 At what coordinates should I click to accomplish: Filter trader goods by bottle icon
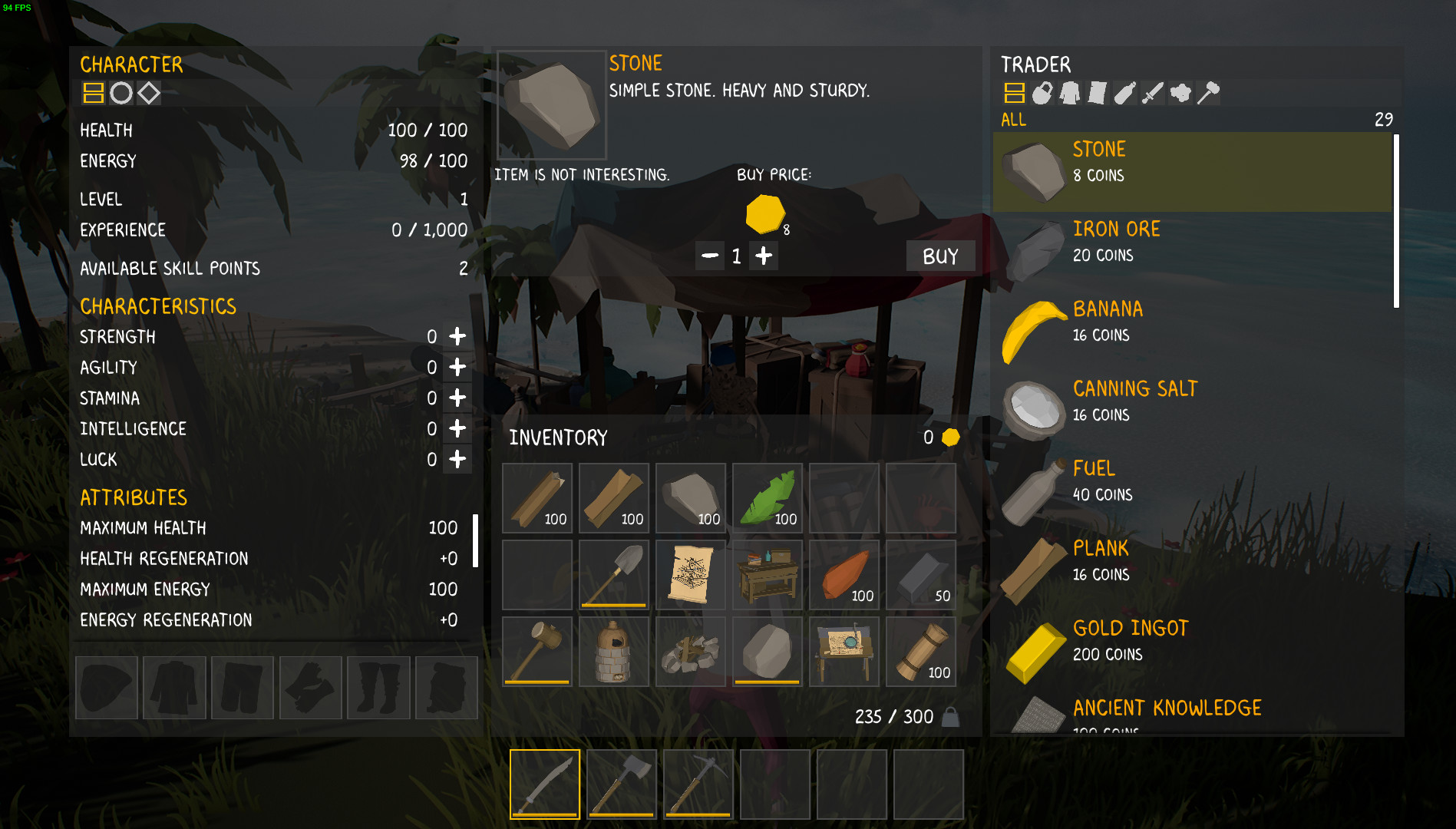[1124, 94]
